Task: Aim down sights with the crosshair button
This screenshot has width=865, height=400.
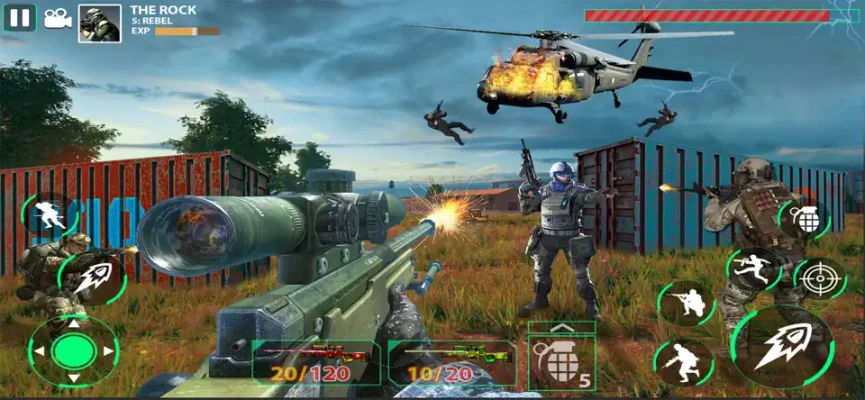Action: tap(819, 277)
